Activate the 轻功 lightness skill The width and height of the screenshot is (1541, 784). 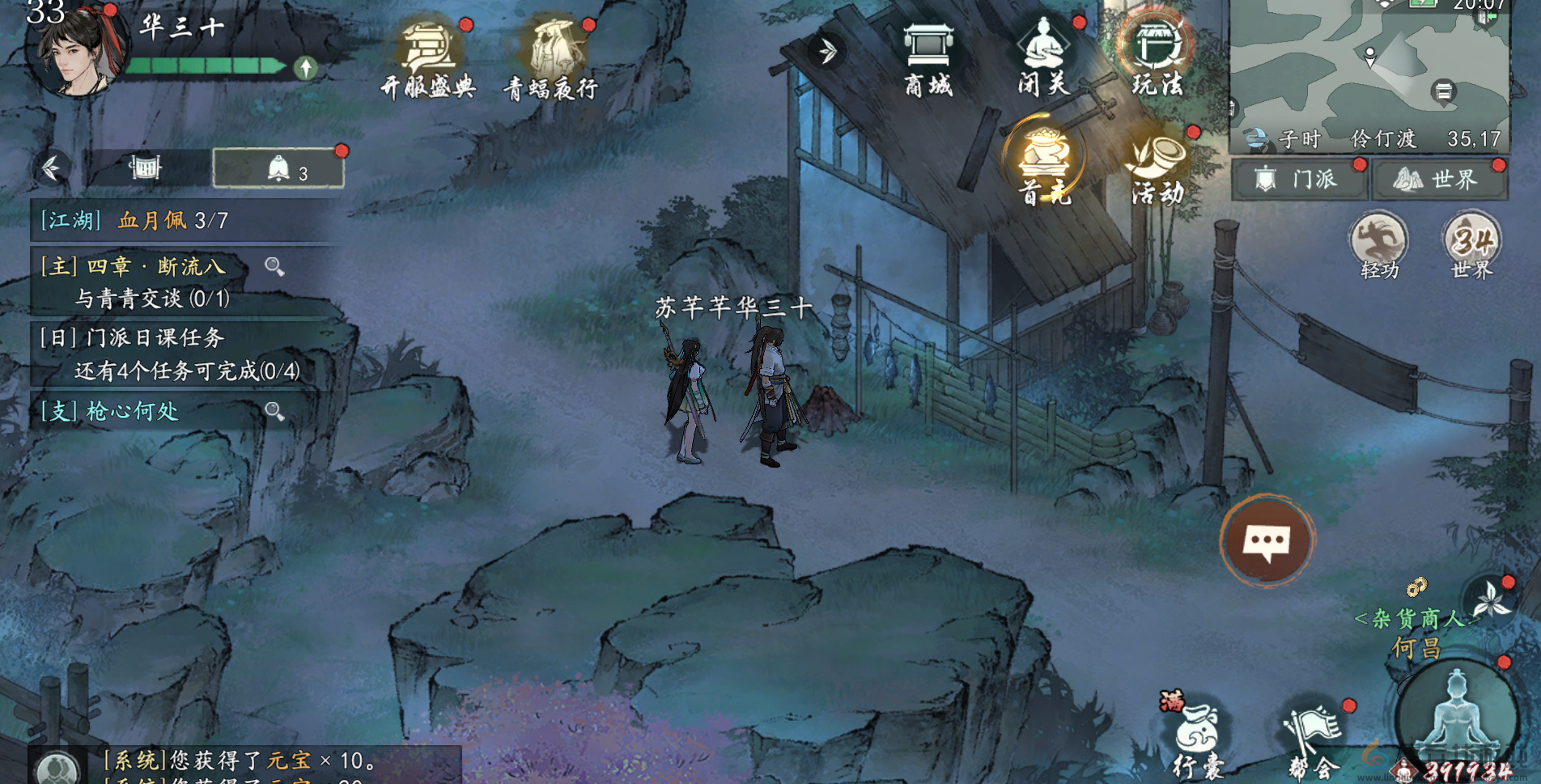tap(1379, 244)
